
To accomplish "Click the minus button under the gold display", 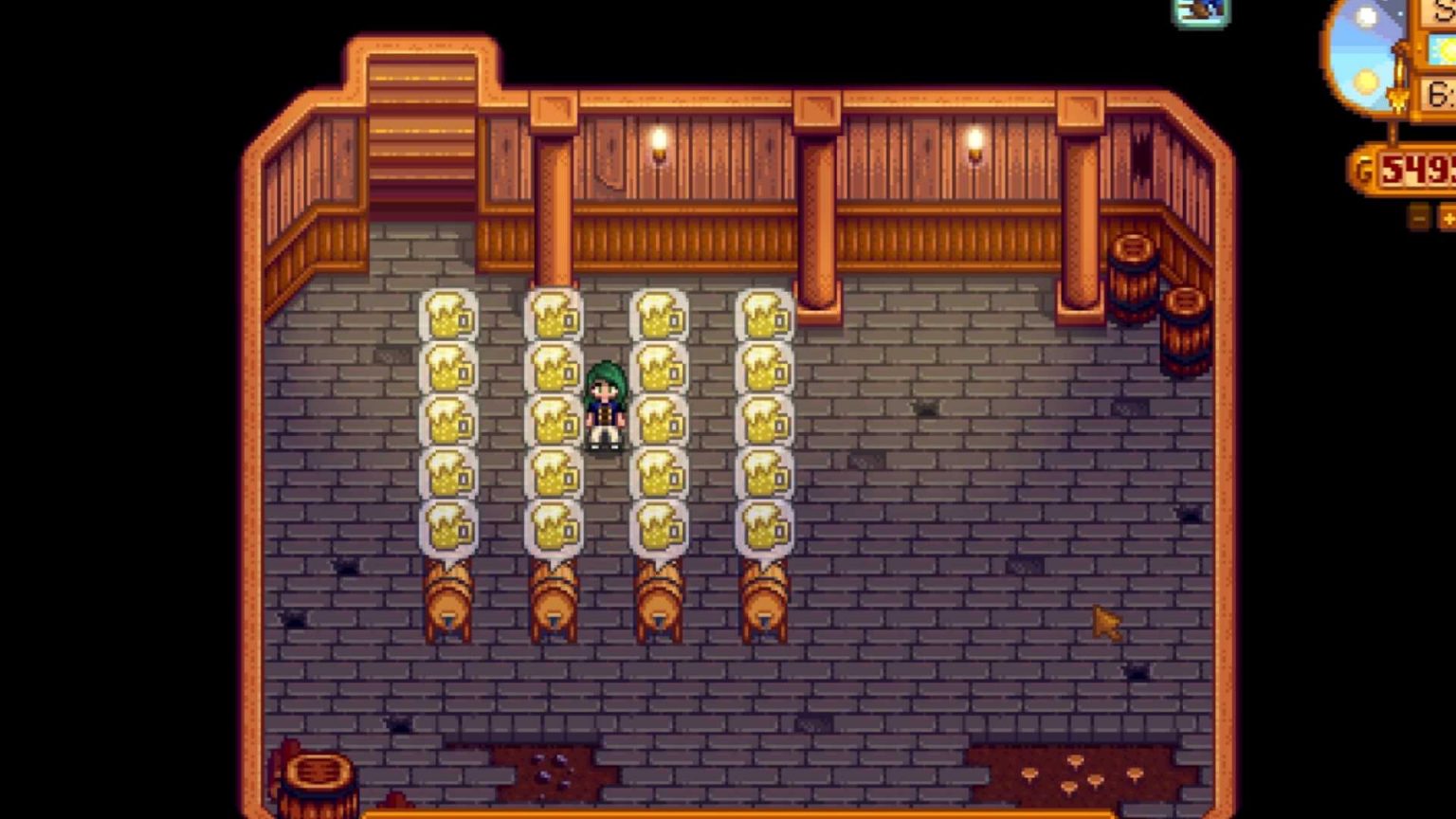I will tap(1418, 218).
